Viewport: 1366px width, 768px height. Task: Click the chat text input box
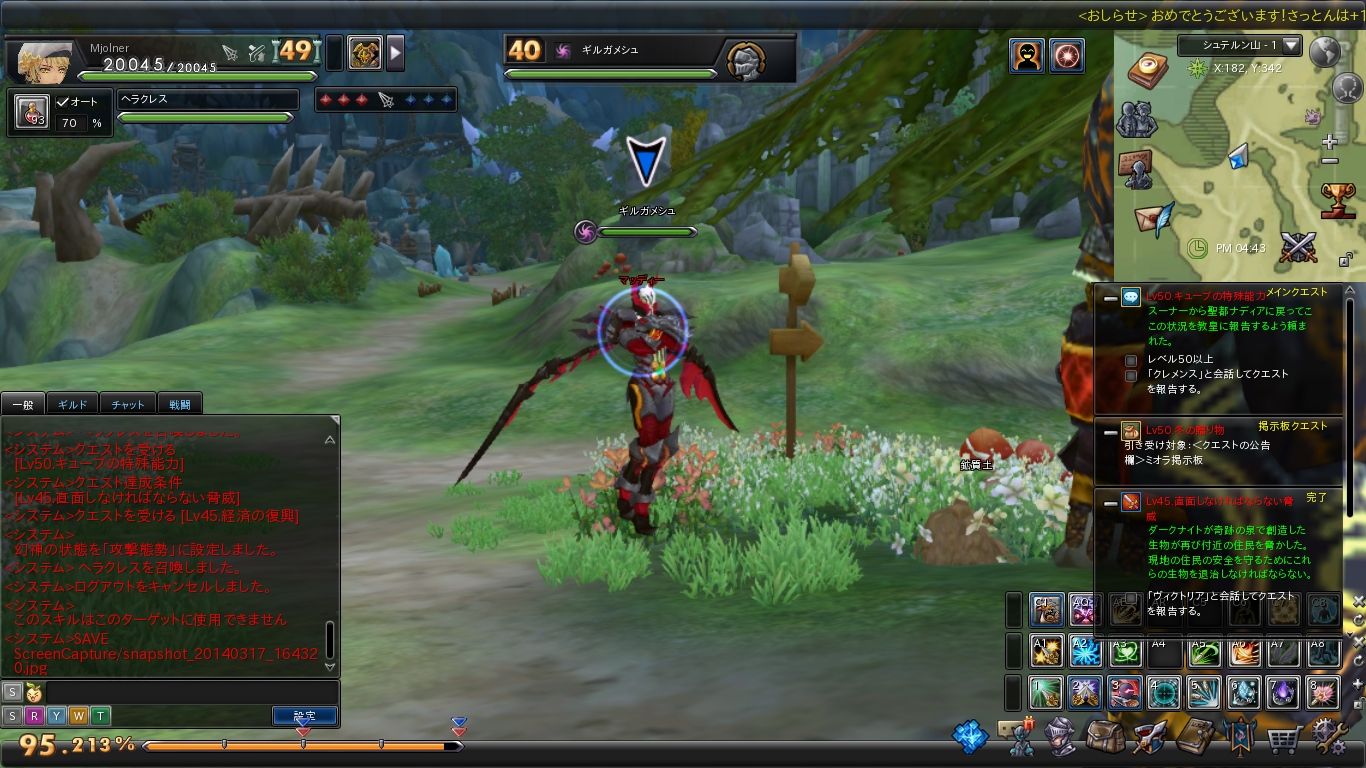pos(190,691)
